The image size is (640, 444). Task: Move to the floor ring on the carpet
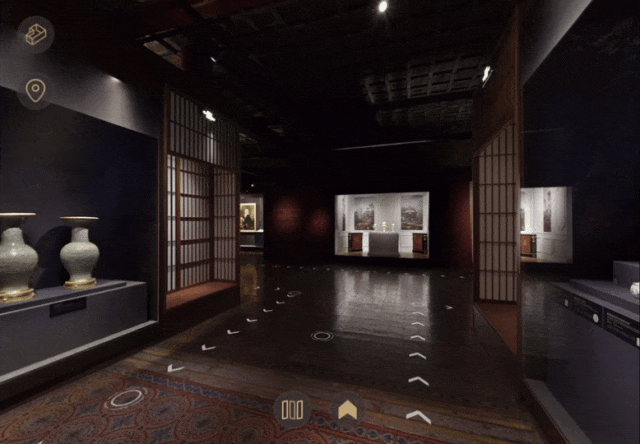coord(126,398)
